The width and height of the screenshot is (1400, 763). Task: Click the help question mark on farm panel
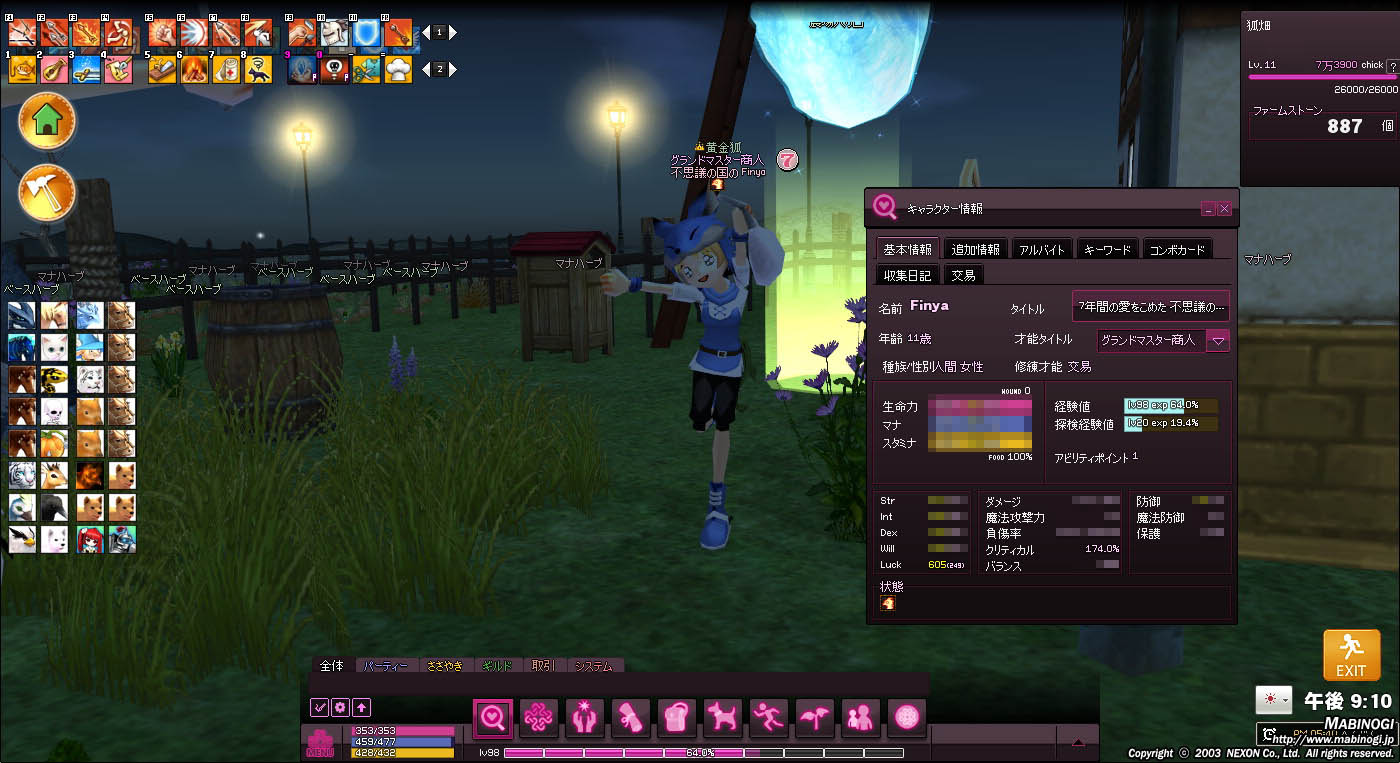pyautogui.click(x=1391, y=66)
